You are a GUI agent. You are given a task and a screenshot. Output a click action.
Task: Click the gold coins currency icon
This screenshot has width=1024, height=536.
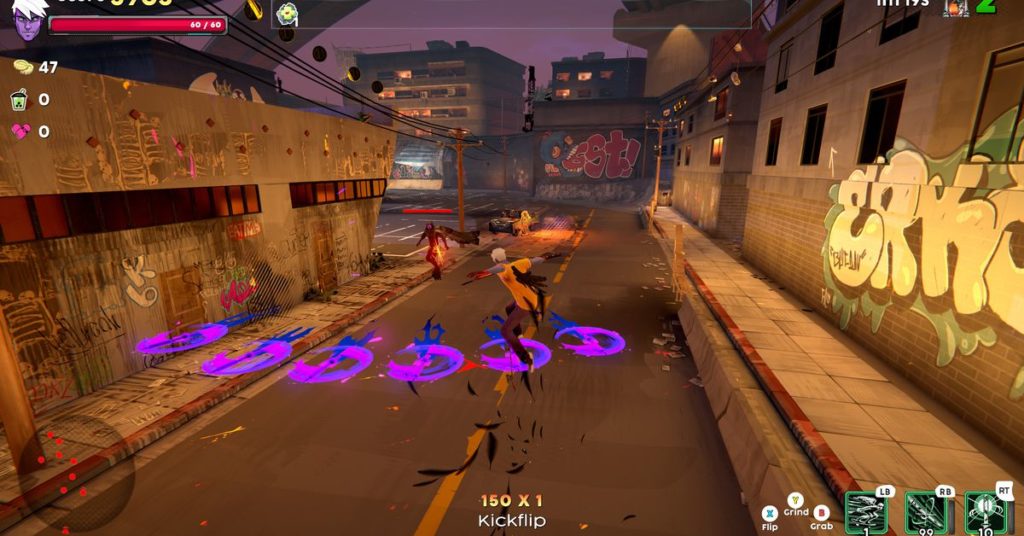coord(22,67)
